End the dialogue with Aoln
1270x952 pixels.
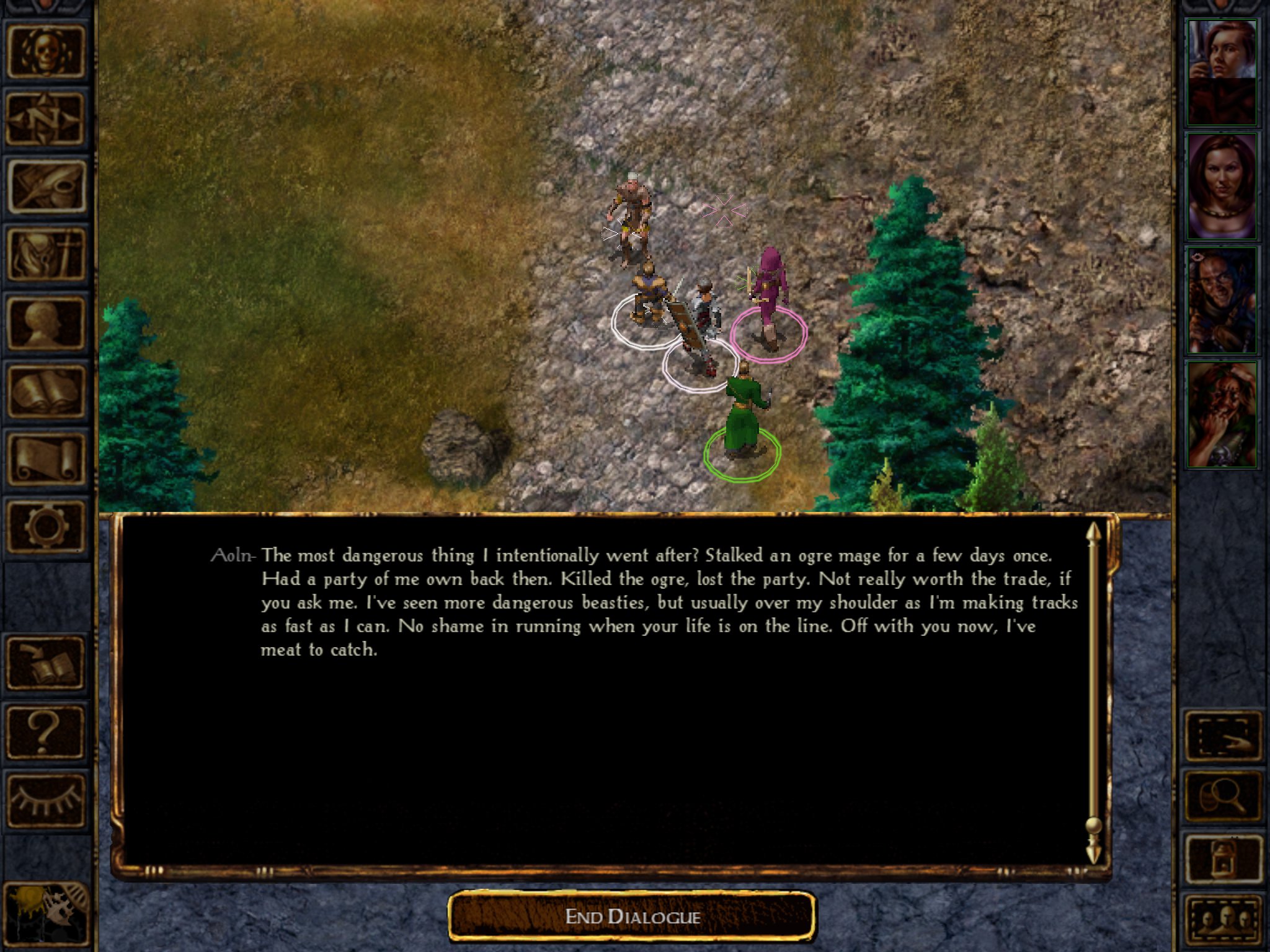click(x=631, y=916)
